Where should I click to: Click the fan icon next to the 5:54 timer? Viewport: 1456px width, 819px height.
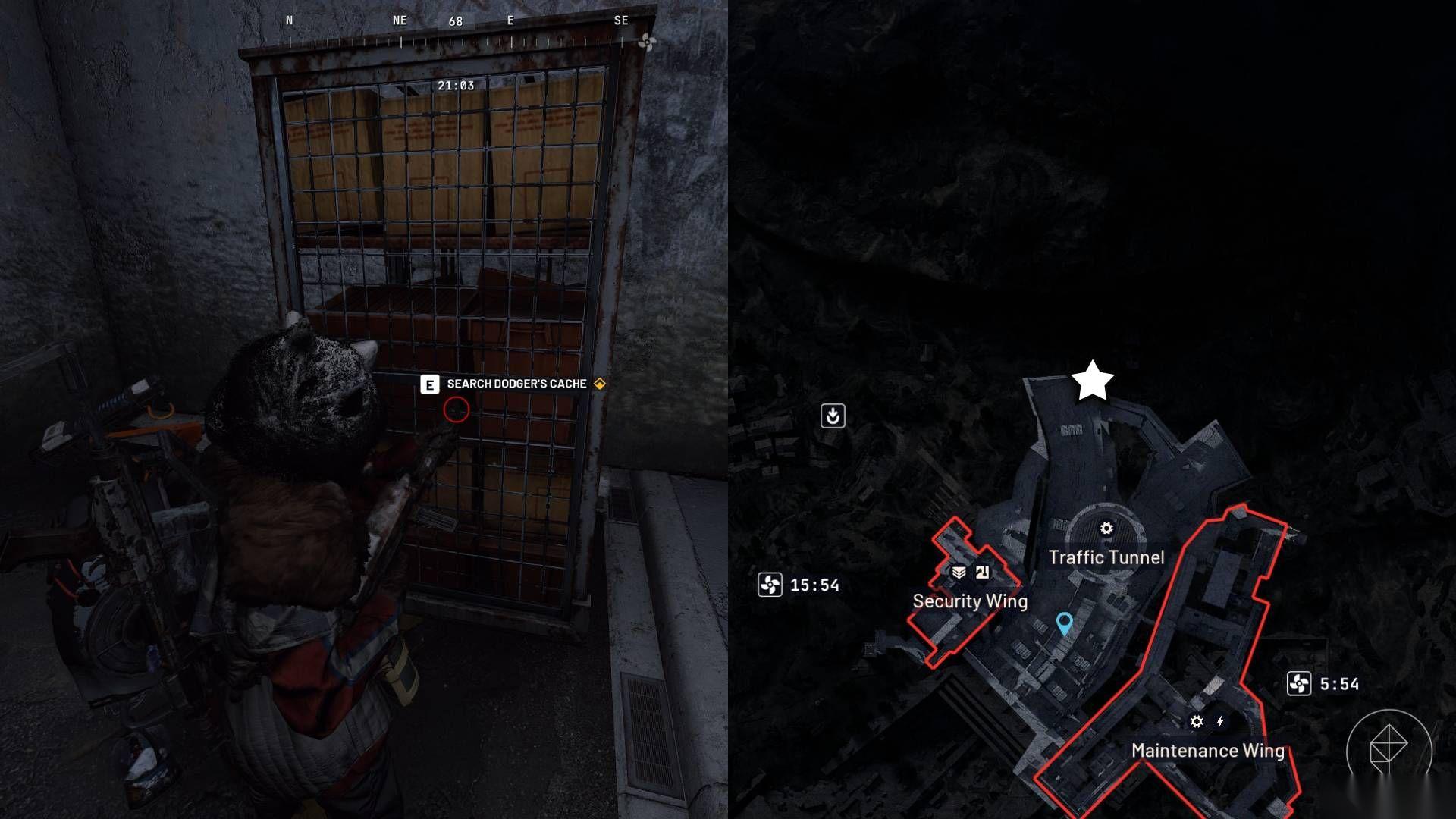(x=1301, y=684)
